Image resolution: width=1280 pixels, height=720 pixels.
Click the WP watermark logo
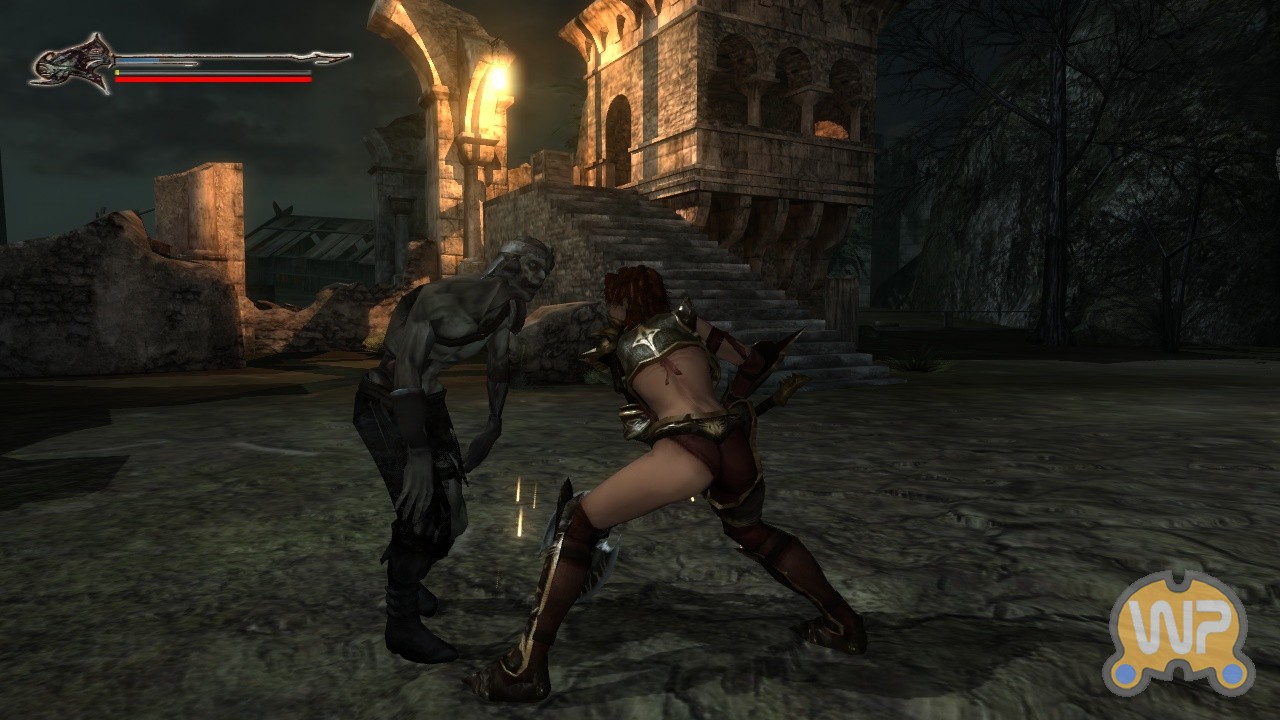pos(1178,633)
